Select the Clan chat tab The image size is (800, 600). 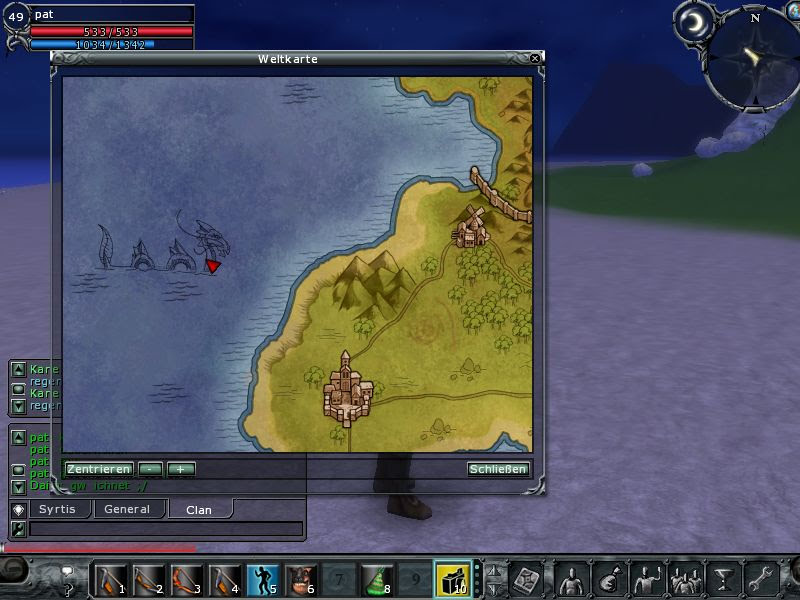click(x=198, y=509)
